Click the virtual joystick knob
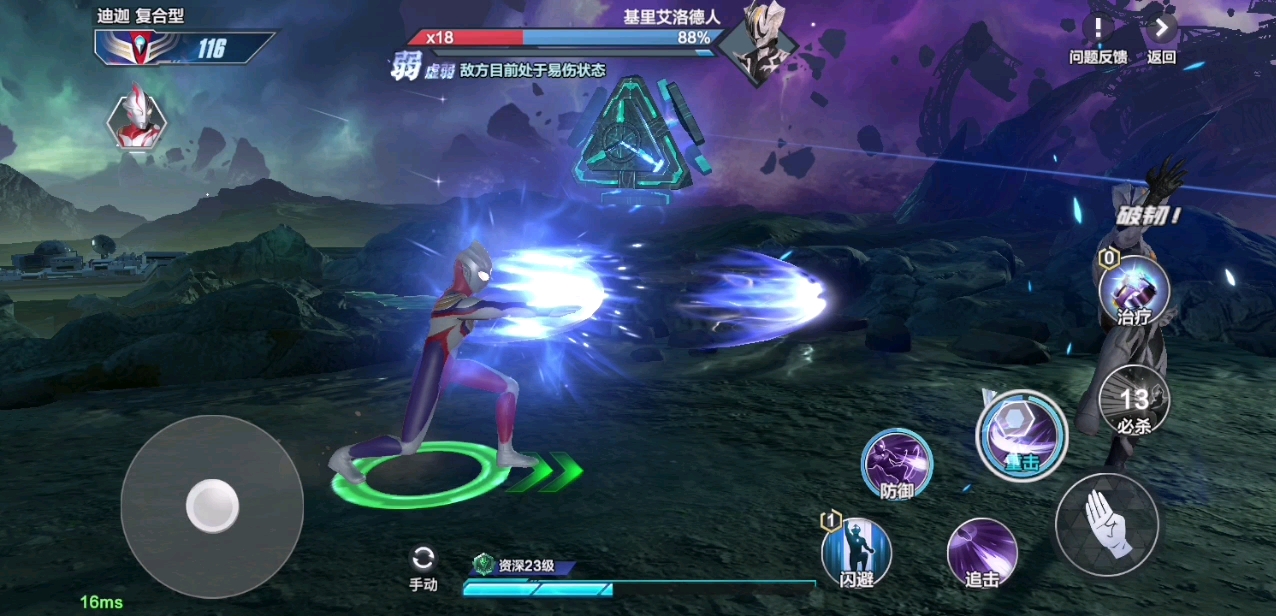The height and width of the screenshot is (616, 1276). 212,505
